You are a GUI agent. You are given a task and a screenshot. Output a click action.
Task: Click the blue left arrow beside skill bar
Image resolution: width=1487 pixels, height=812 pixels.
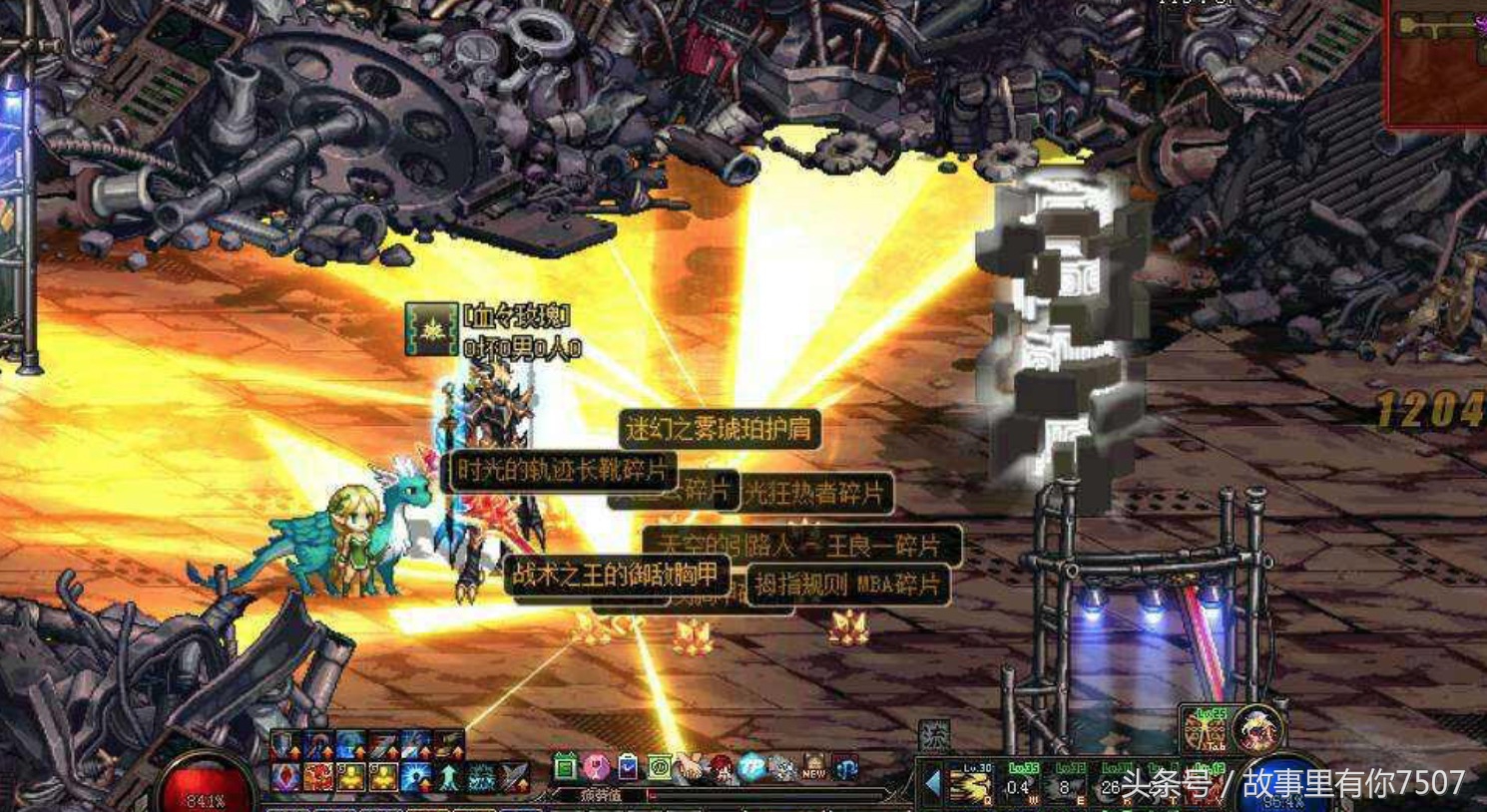pyautogui.click(x=933, y=783)
